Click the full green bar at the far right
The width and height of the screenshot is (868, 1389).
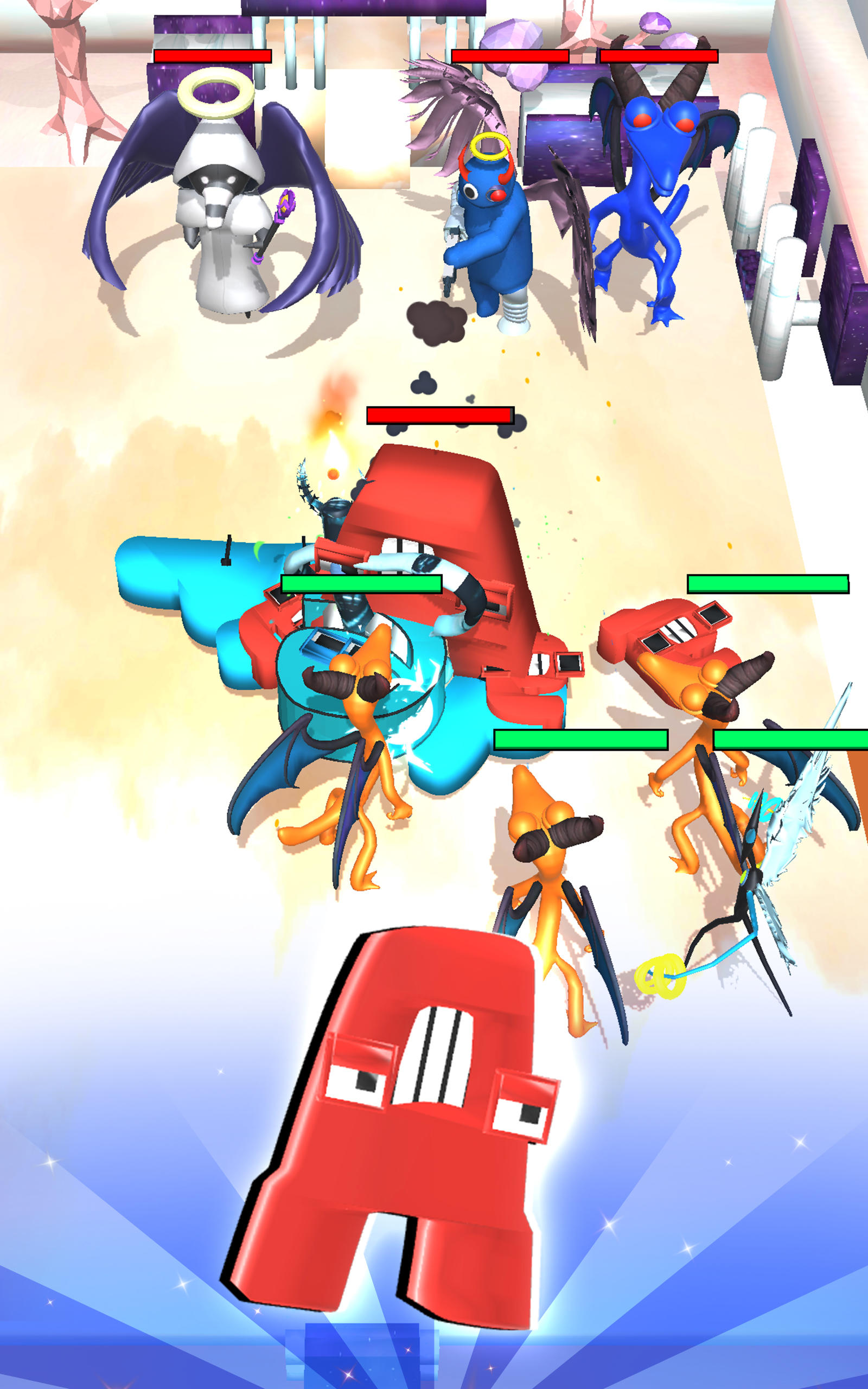pos(769,584)
